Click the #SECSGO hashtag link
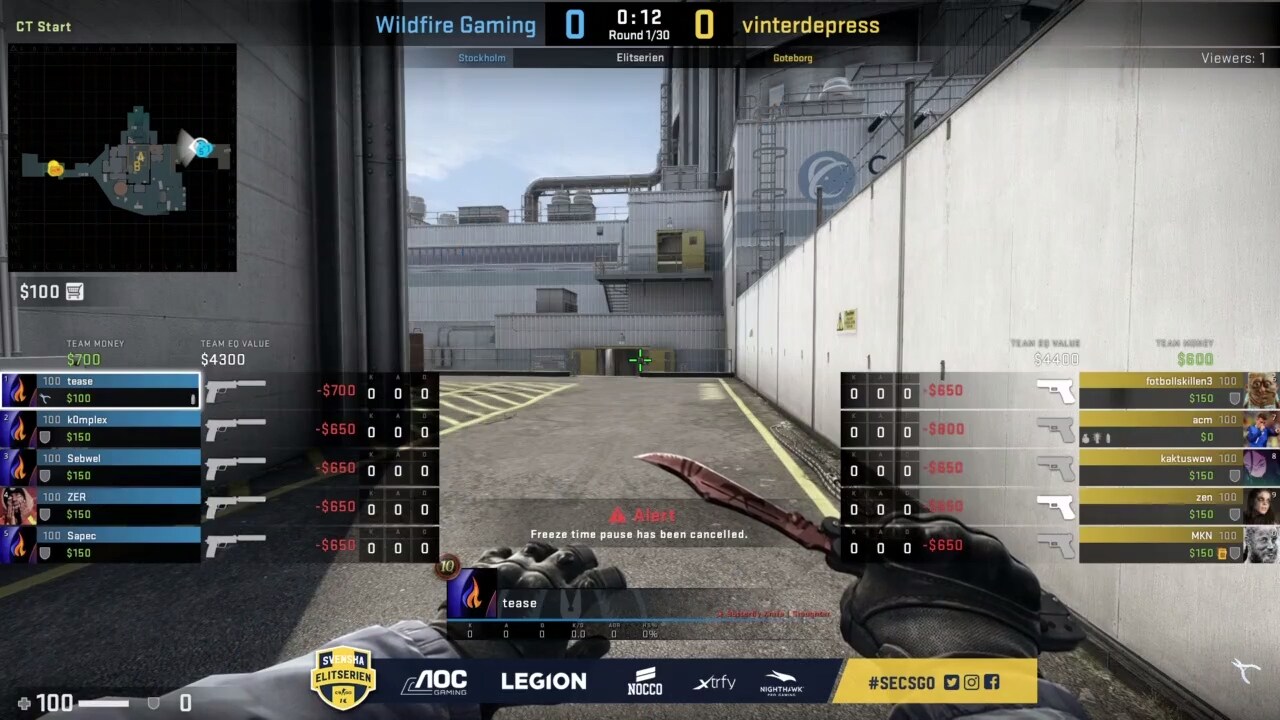Screen dimensions: 1280x720 pos(899,681)
